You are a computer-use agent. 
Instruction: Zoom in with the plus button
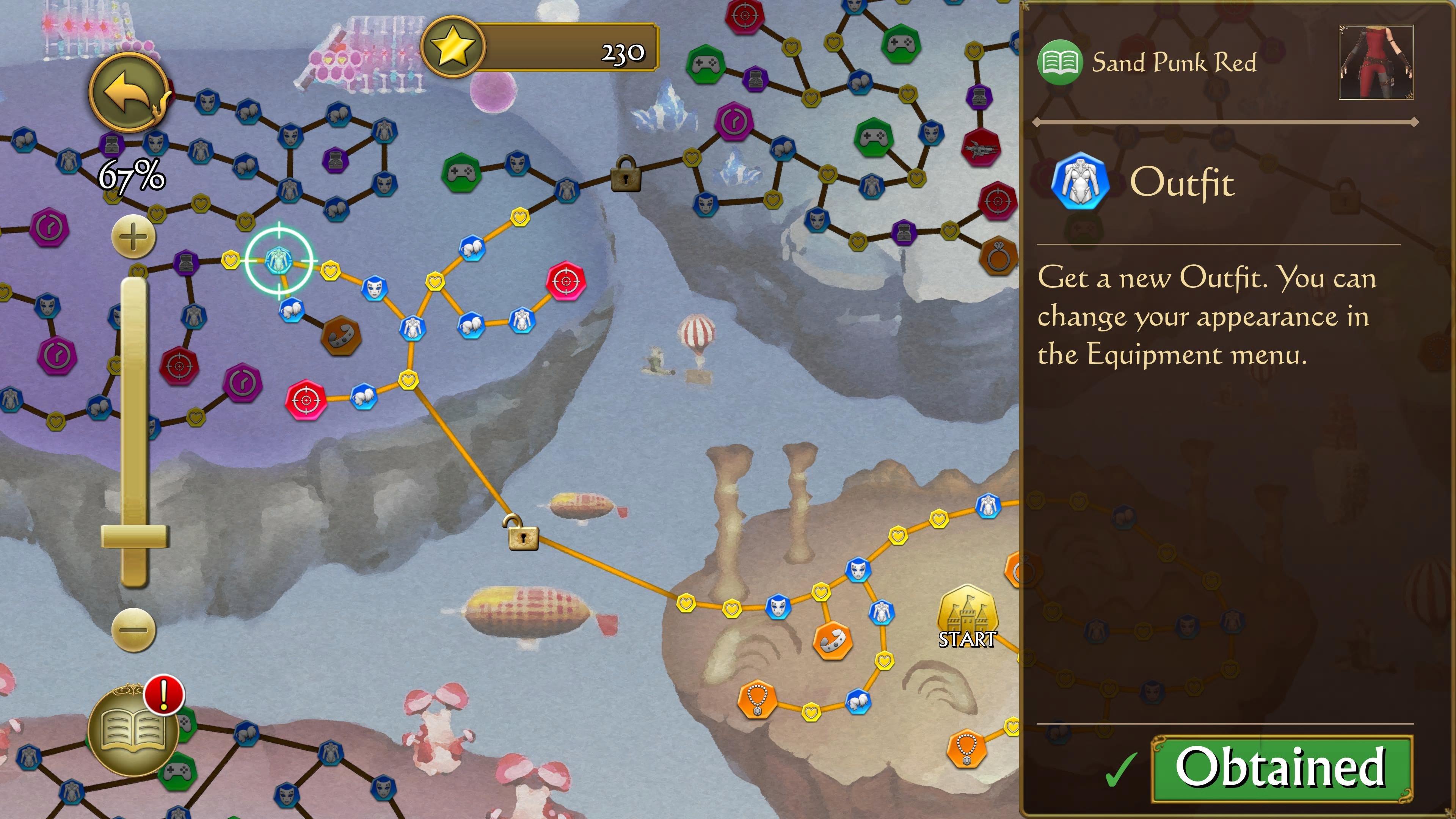click(x=133, y=237)
